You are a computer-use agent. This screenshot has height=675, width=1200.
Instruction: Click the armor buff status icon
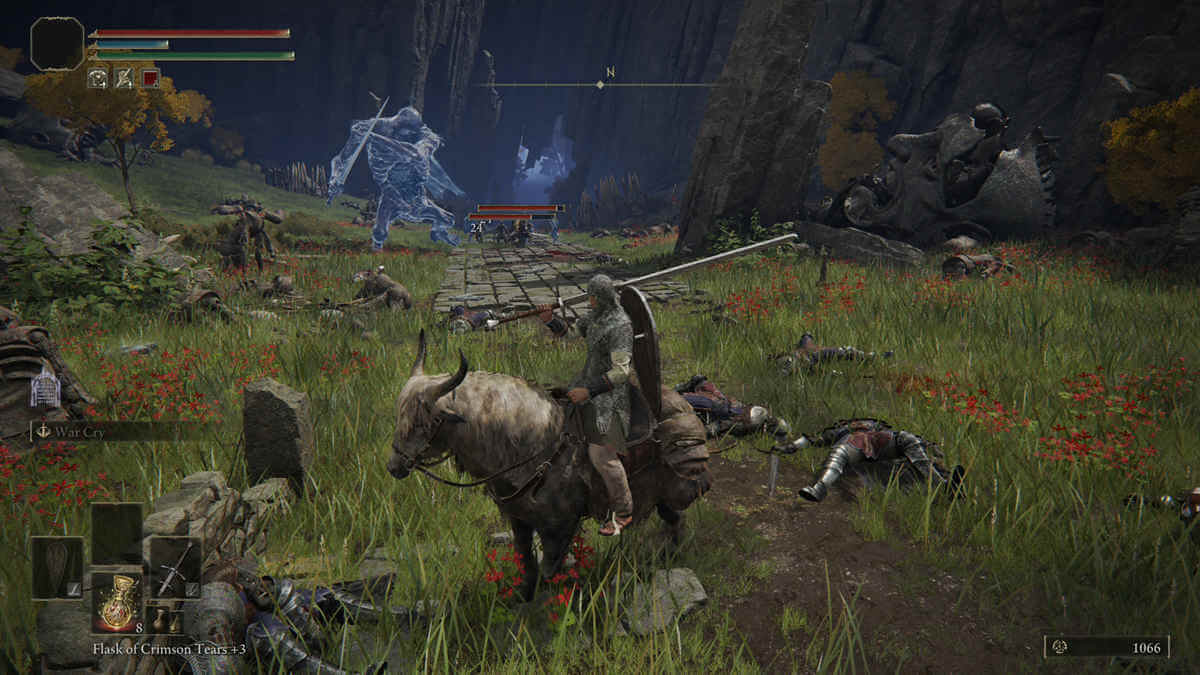(x=98, y=78)
